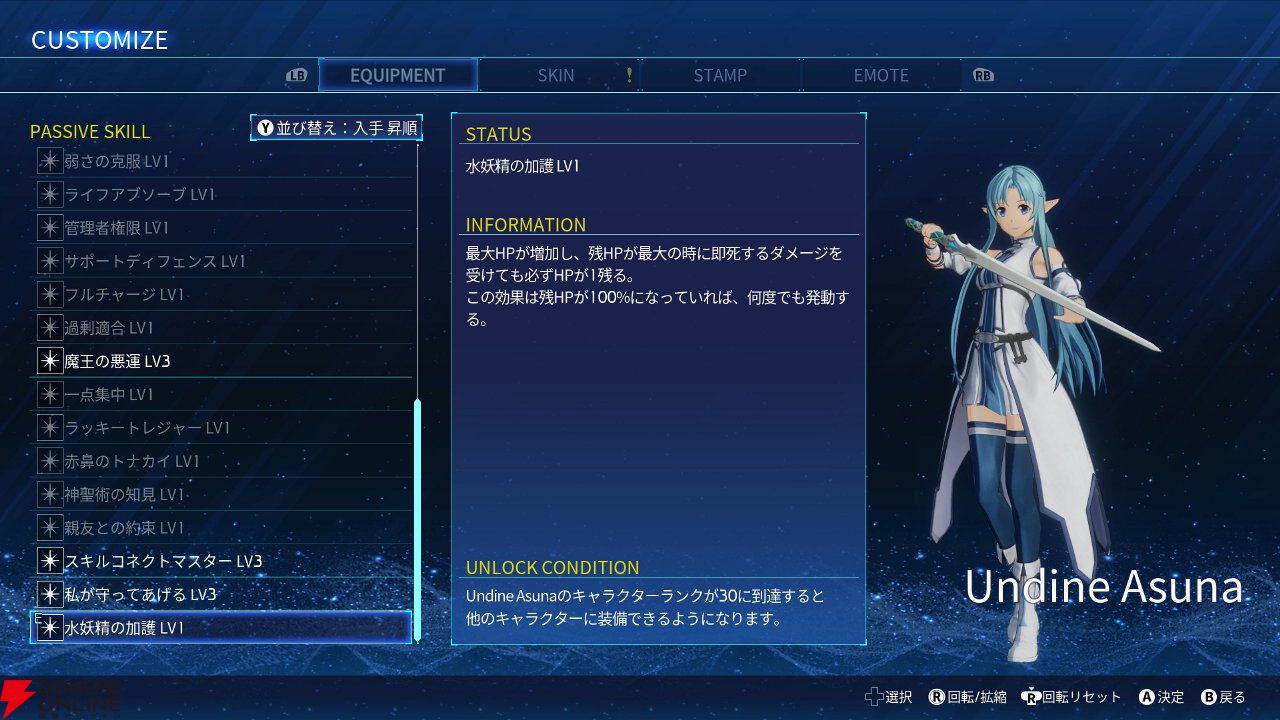Choose the 過剰適合 LV1 skill
The height and width of the screenshot is (720, 1280).
tap(222, 328)
